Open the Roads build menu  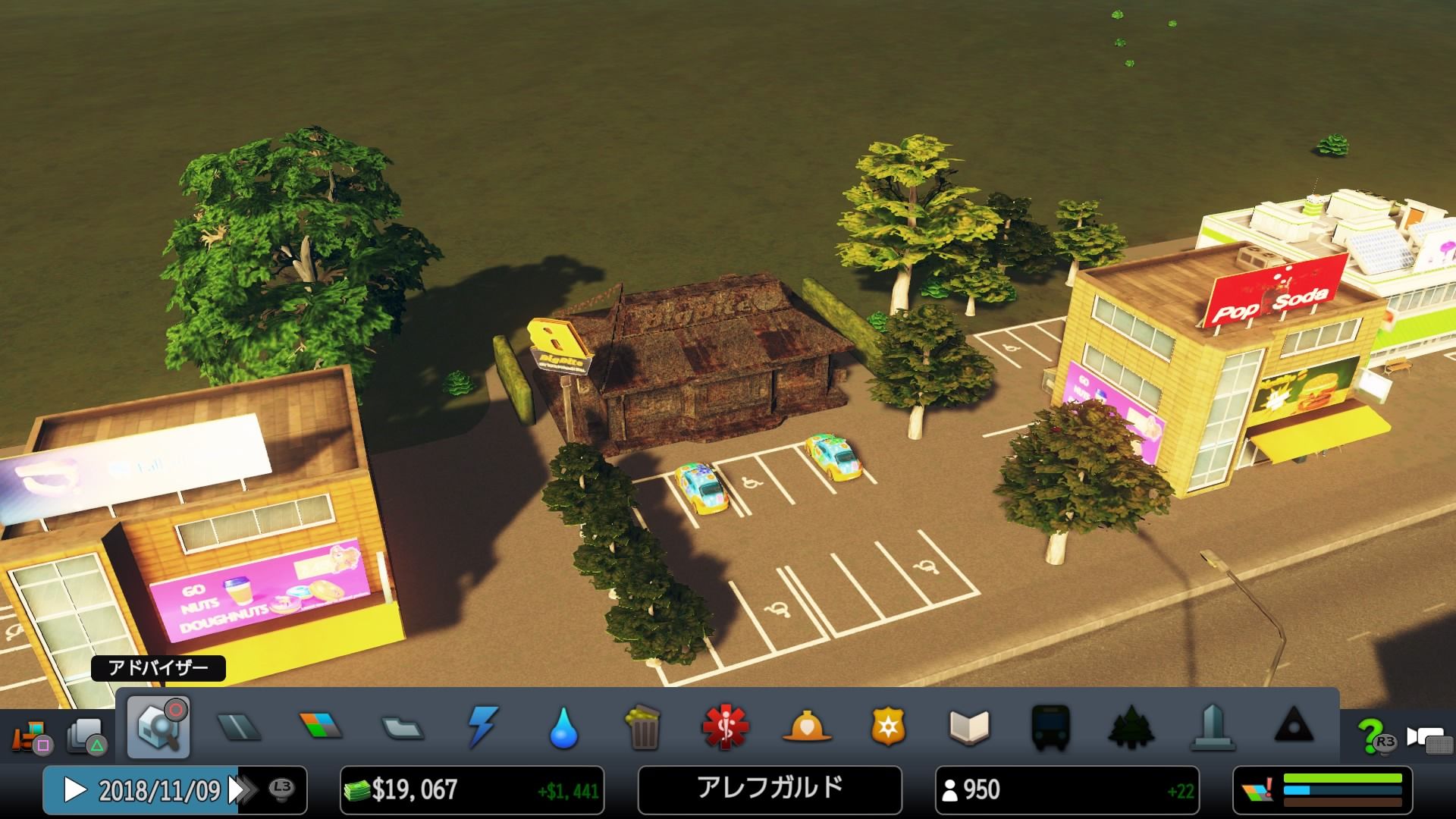[239, 727]
